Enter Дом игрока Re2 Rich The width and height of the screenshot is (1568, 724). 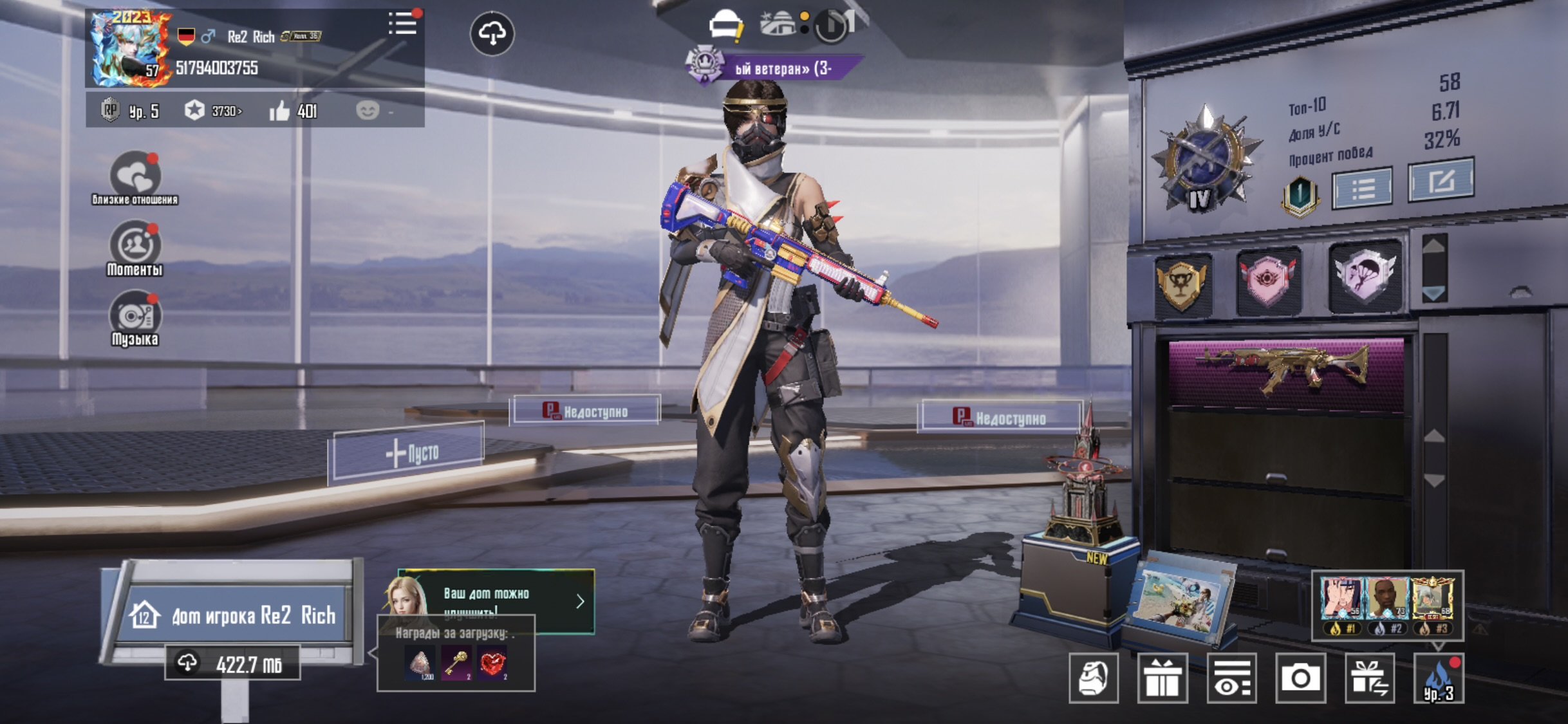click(x=236, y=615)
